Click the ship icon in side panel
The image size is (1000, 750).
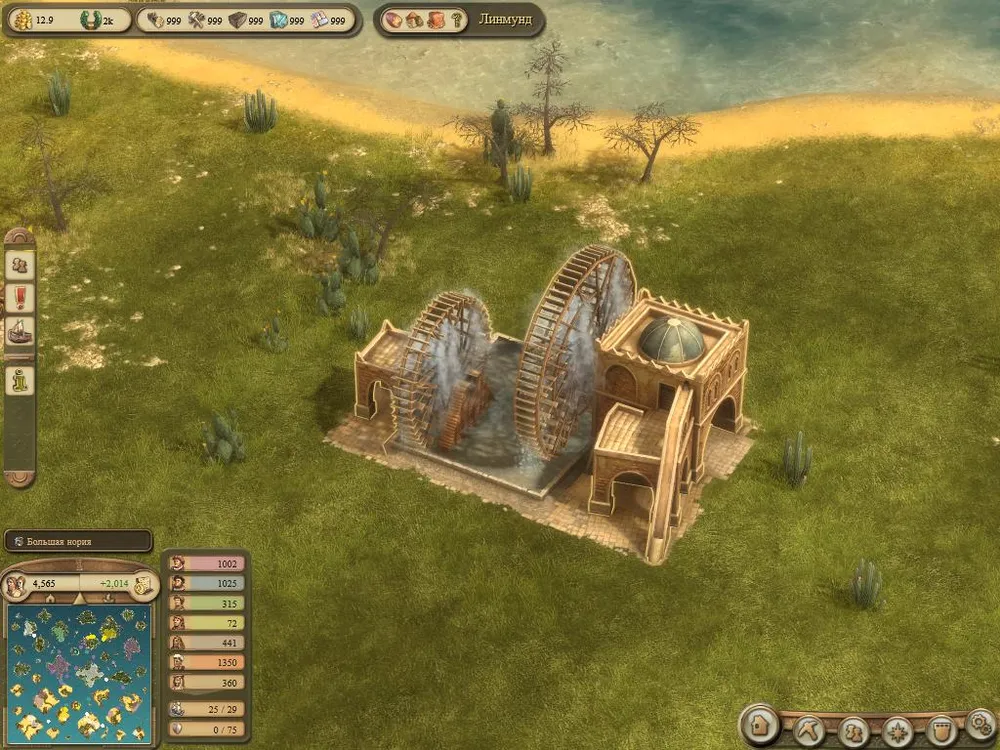[x=20, y=331]
